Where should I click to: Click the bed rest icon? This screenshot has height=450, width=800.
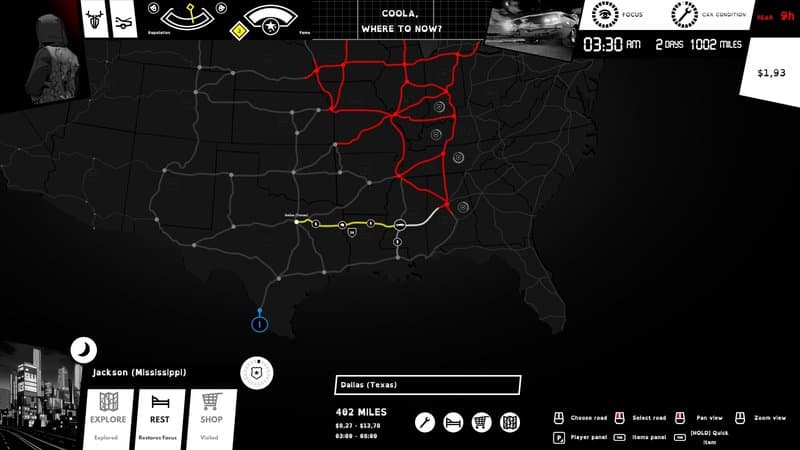tap(452, 423)
